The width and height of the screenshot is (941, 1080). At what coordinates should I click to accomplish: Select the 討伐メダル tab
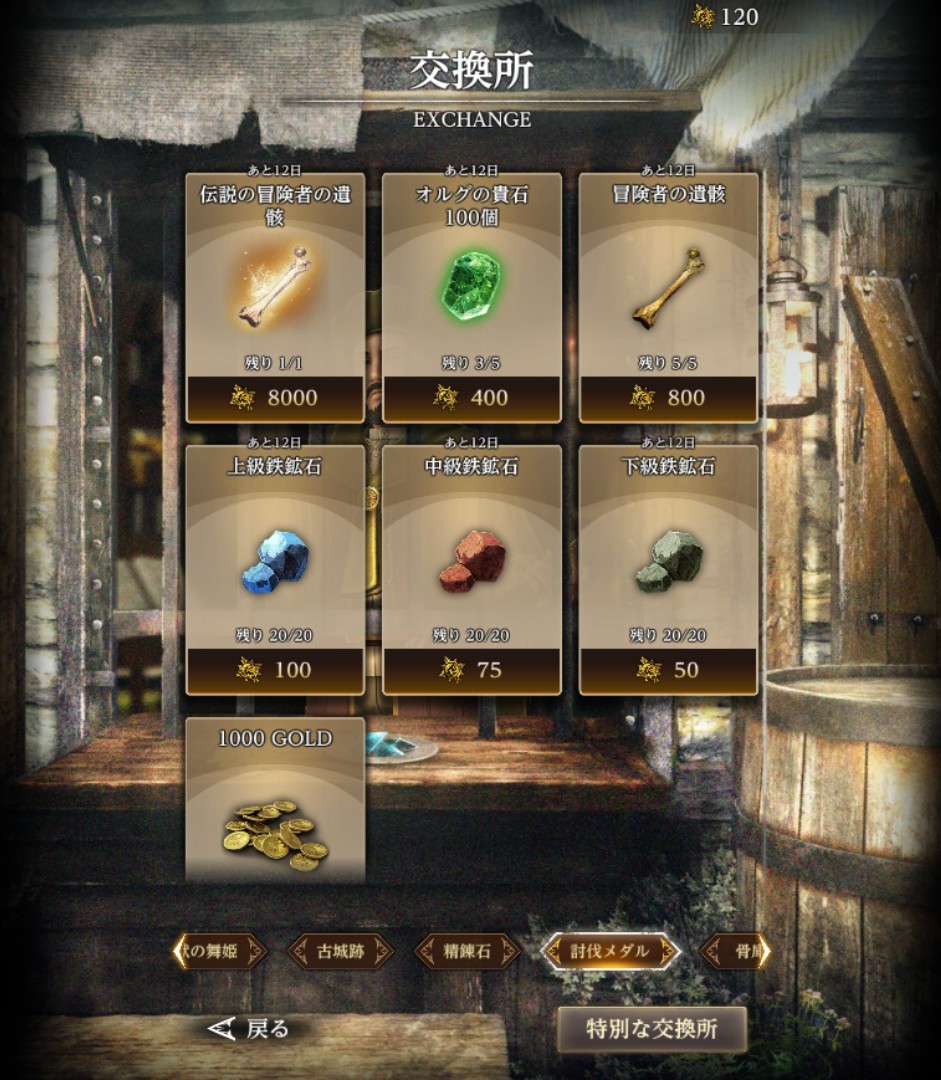tap(609, 951)
